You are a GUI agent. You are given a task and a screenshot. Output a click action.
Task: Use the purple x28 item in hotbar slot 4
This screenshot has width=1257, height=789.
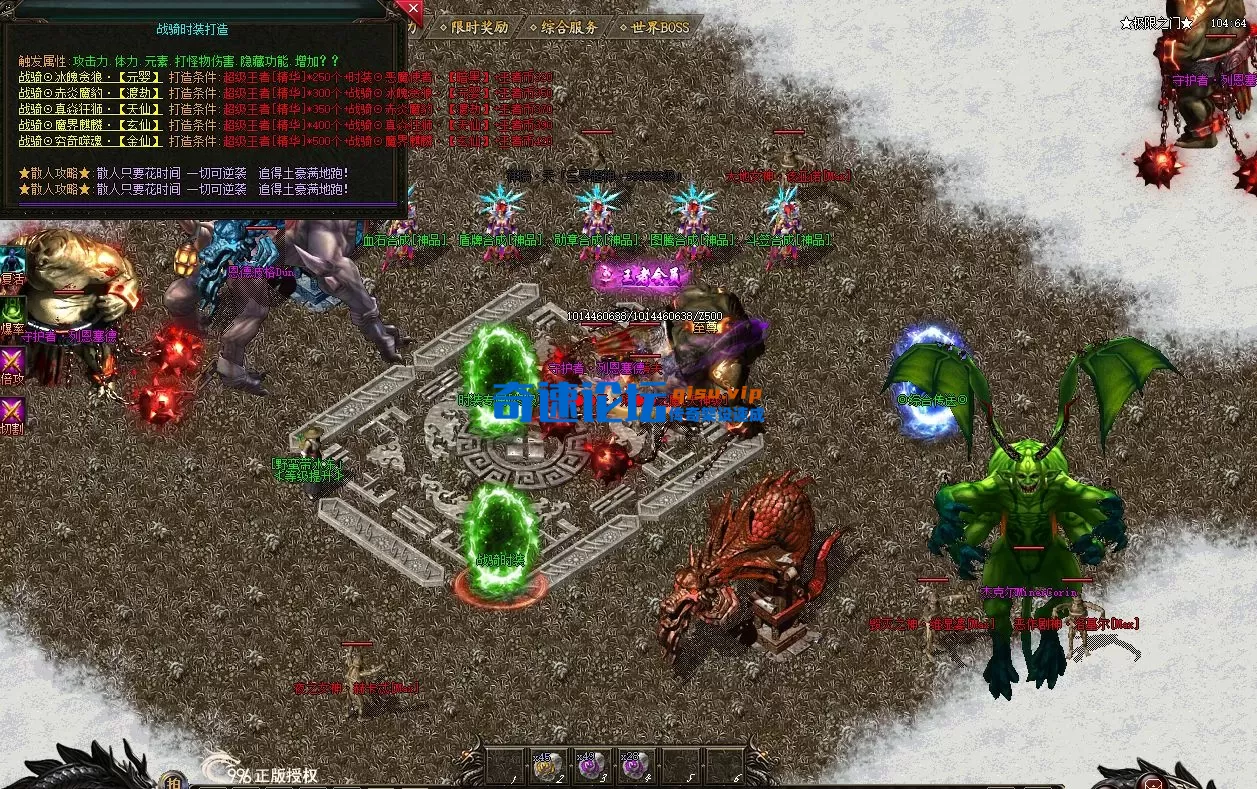click(x=635, y=767)
